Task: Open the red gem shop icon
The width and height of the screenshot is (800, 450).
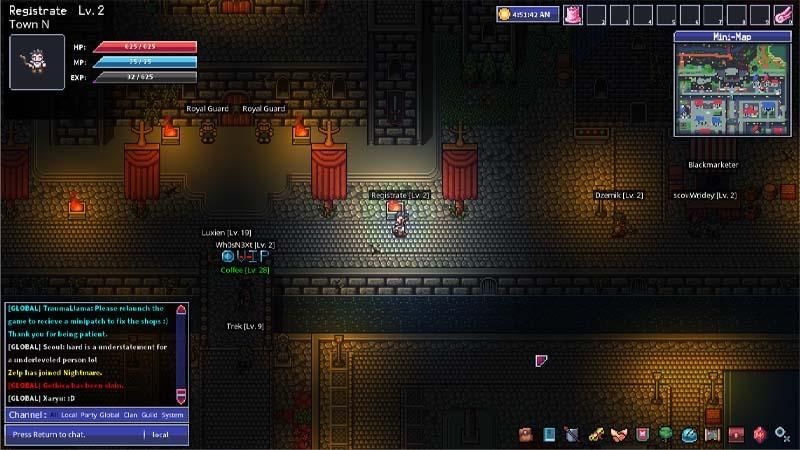Action: (x=759, y=434)
